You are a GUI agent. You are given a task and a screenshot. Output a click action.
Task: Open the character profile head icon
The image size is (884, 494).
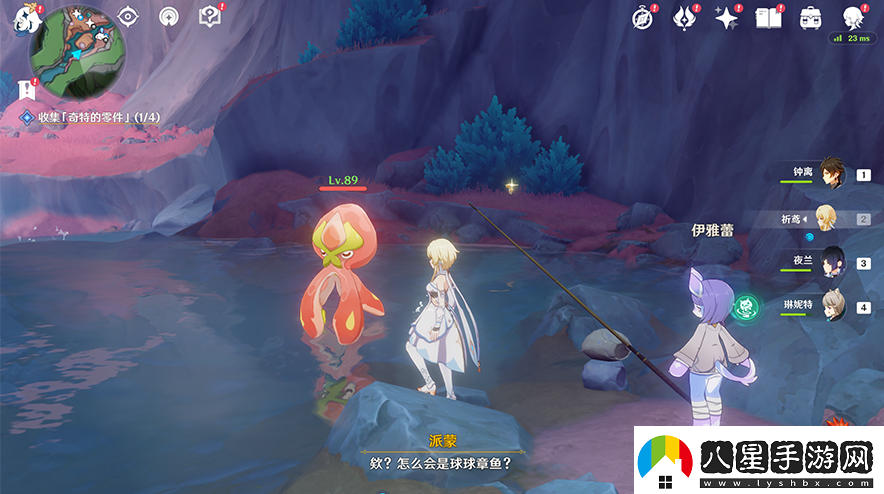tap(852, 17)
